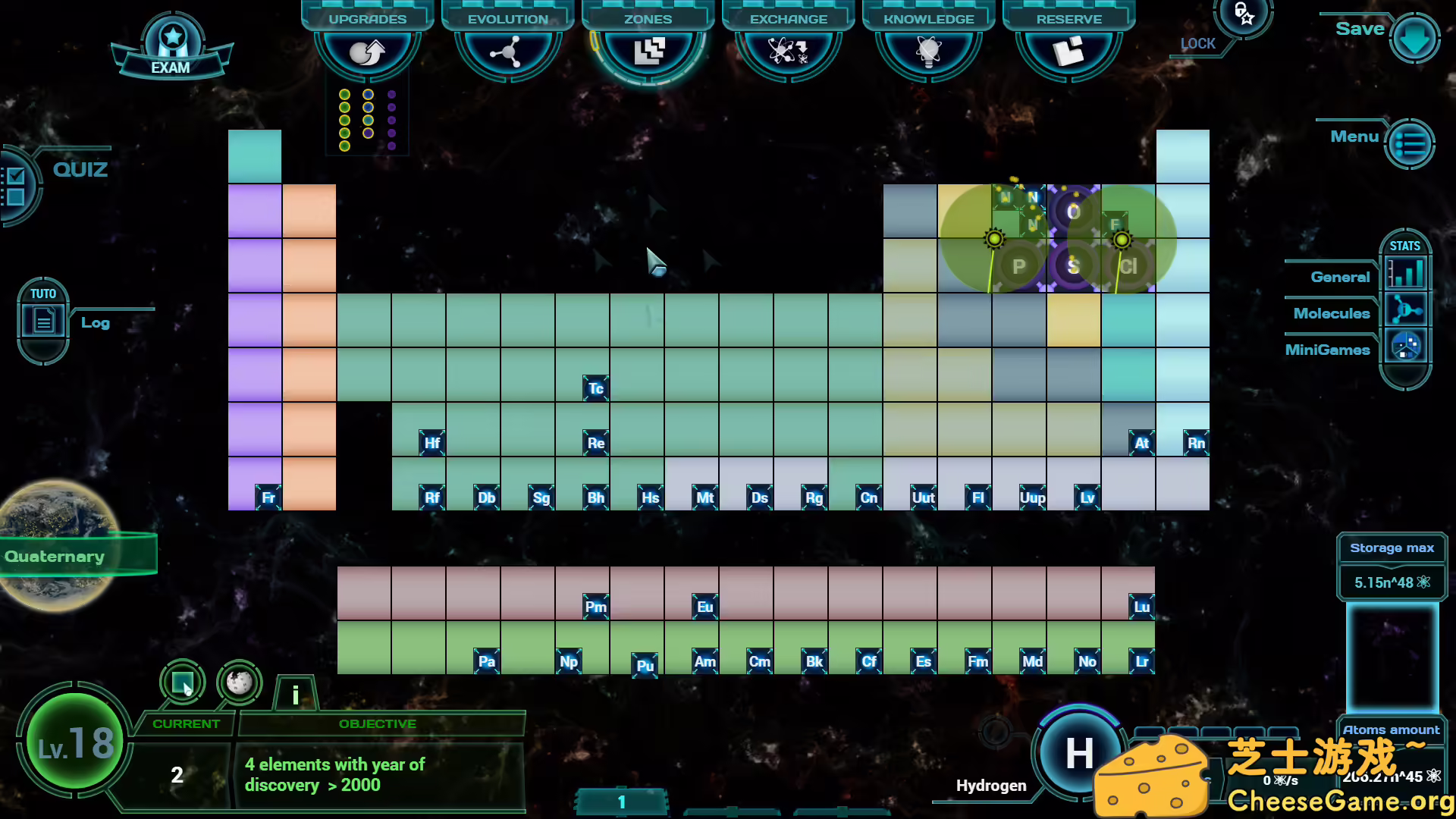The height and width of the screenshot is (819, 1456).
Task: Select the Hydrogen atom display
Action: (x=1079, y=755)
